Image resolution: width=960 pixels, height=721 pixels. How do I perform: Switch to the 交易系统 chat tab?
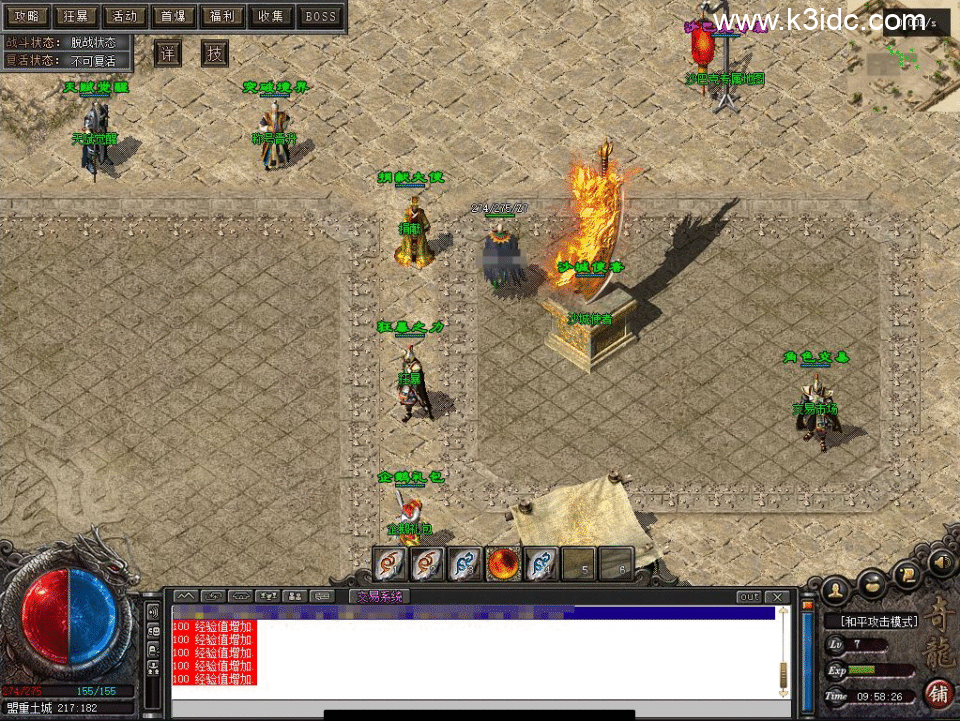(380, 597)
